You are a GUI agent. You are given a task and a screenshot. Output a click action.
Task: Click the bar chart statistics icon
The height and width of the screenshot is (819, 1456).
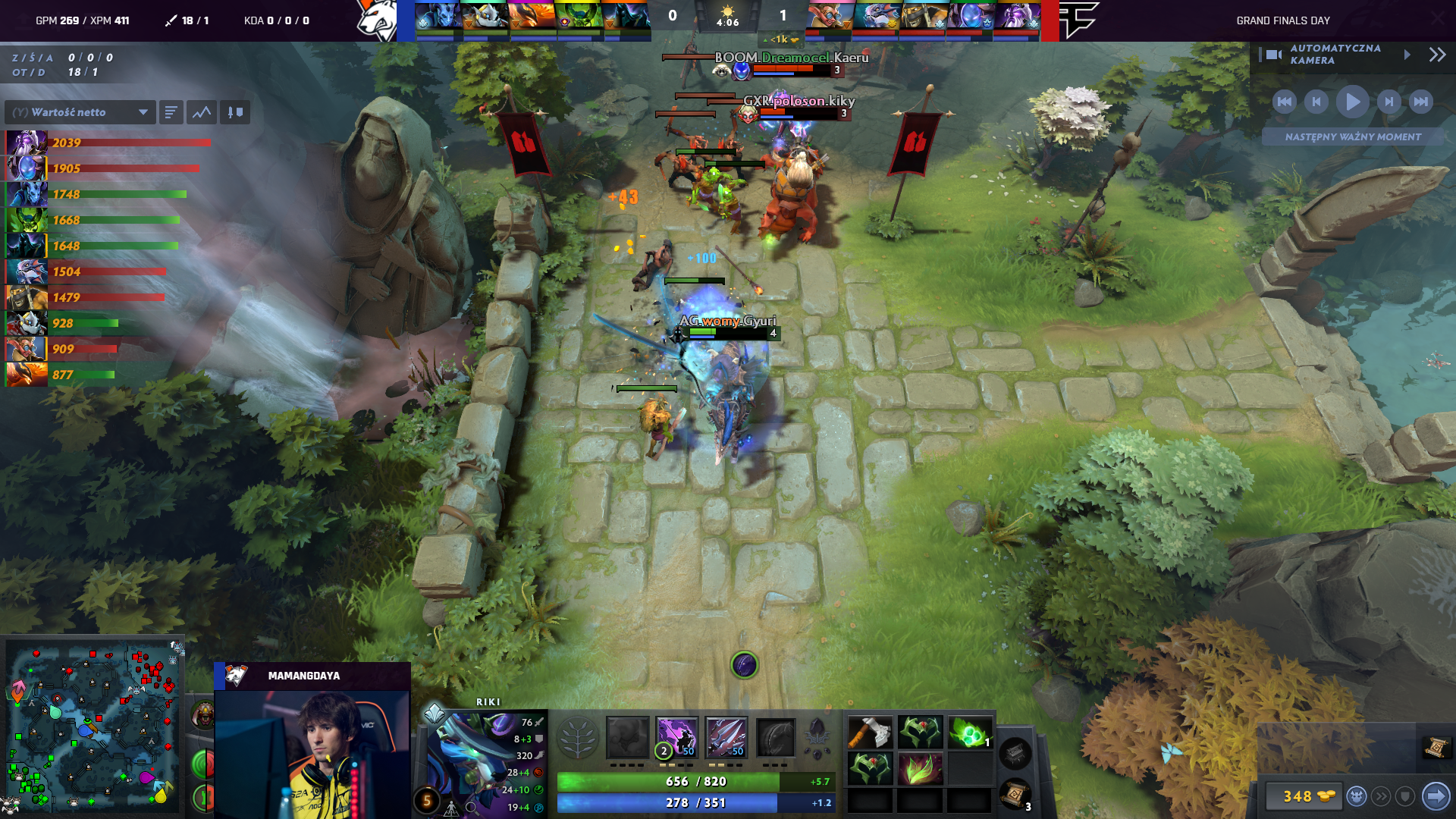(171, 111)
